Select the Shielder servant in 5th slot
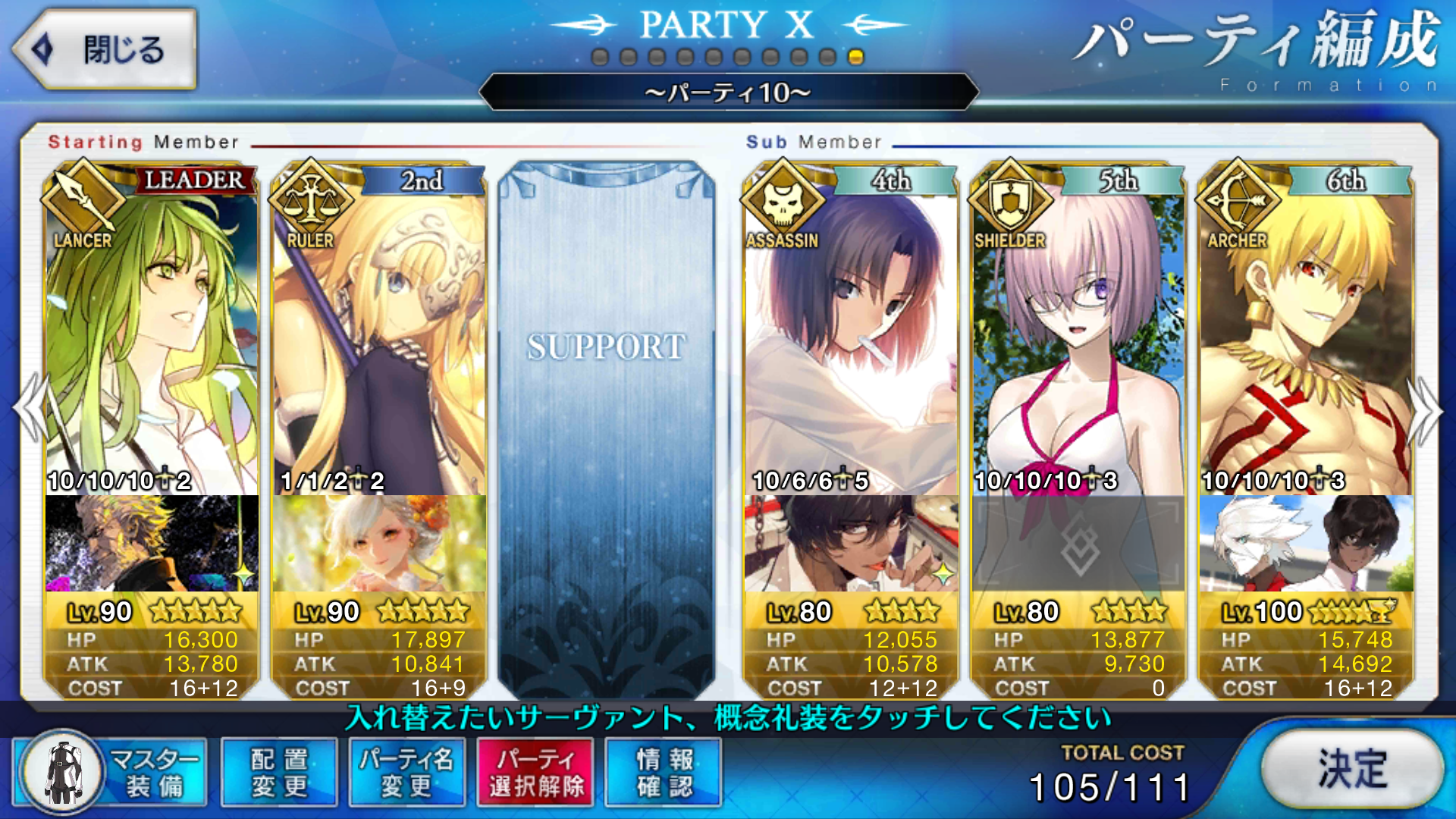Screen dimensions: 1456x819 click(x=1078, y=341)
